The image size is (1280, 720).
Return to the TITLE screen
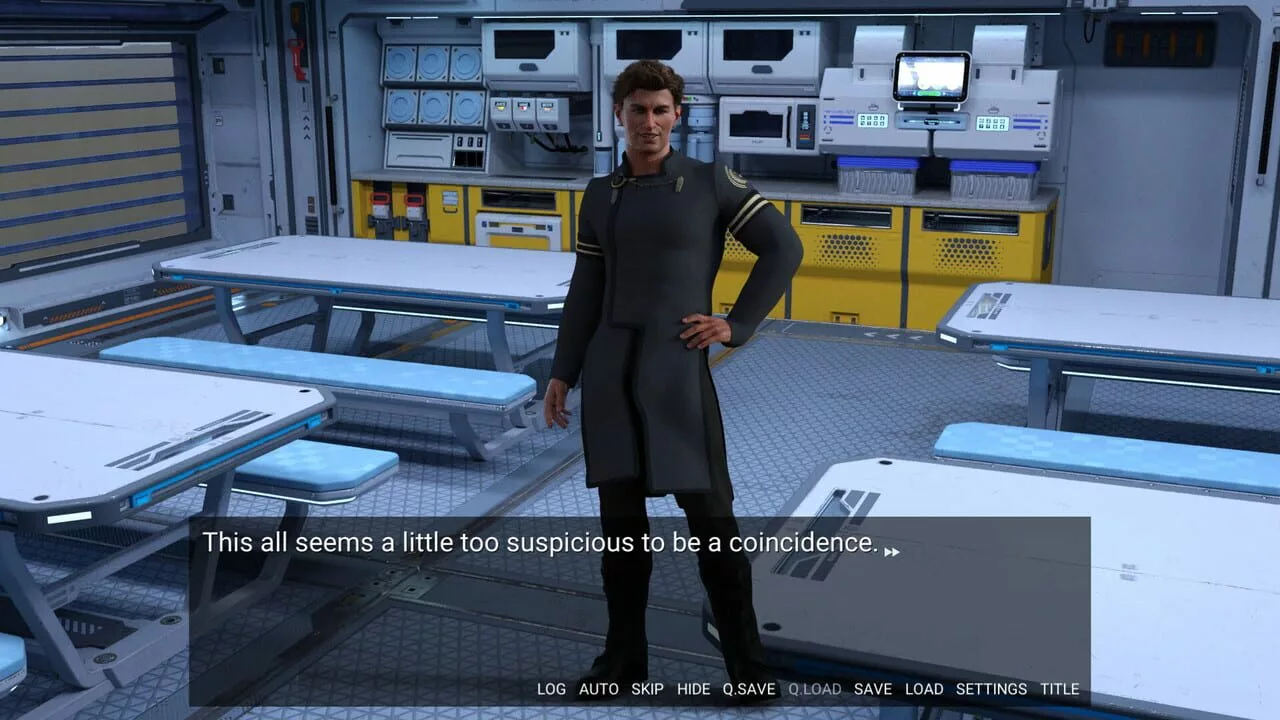coord(1059,689)
